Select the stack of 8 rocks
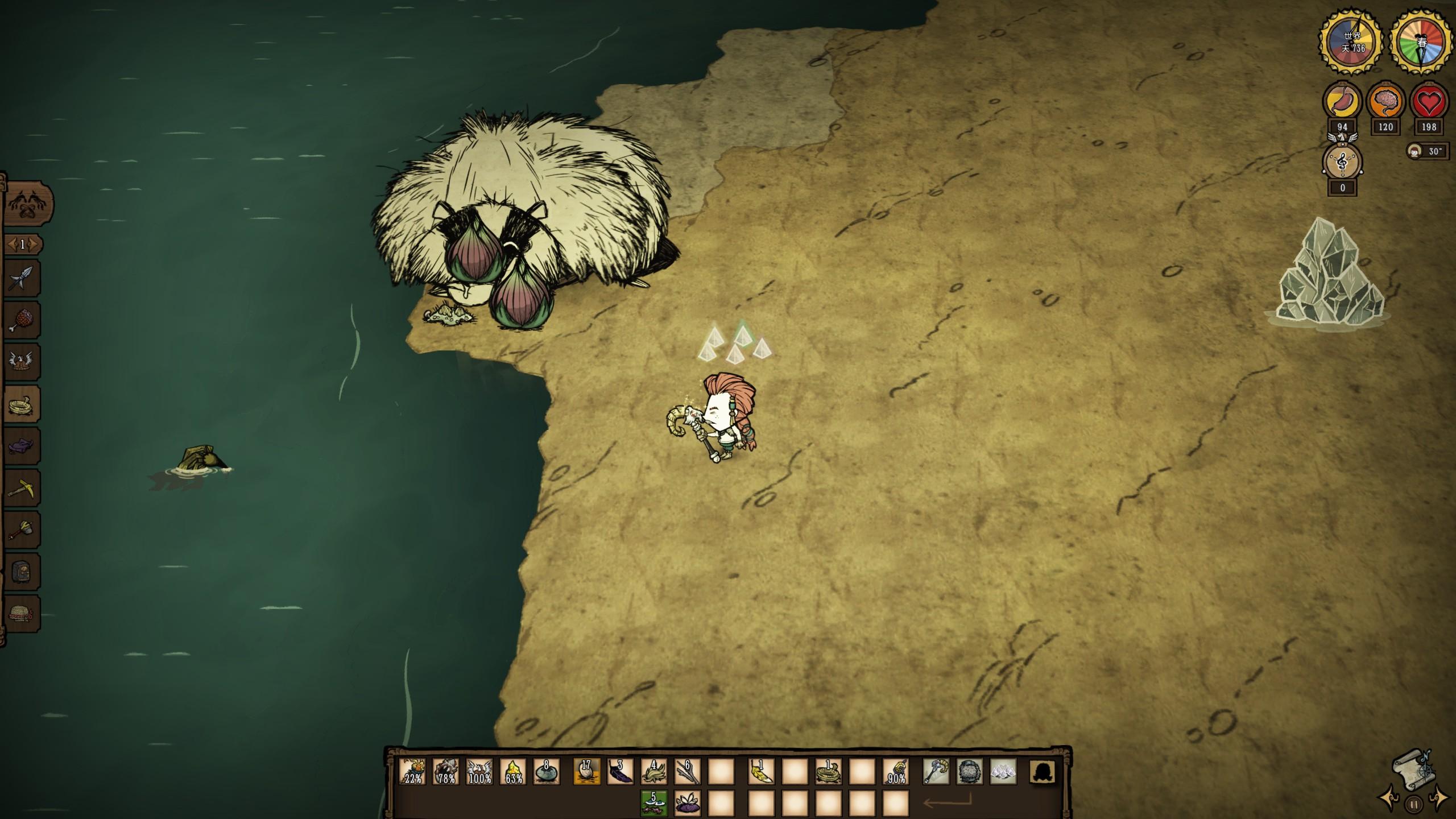Image resolution: width=1456 pixels, height=819 pixels. (547, 772)
